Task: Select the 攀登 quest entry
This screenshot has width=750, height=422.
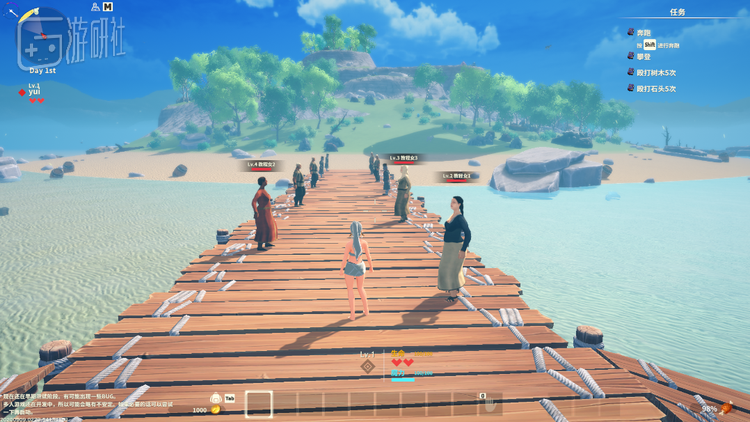Action: pos(644,58)
